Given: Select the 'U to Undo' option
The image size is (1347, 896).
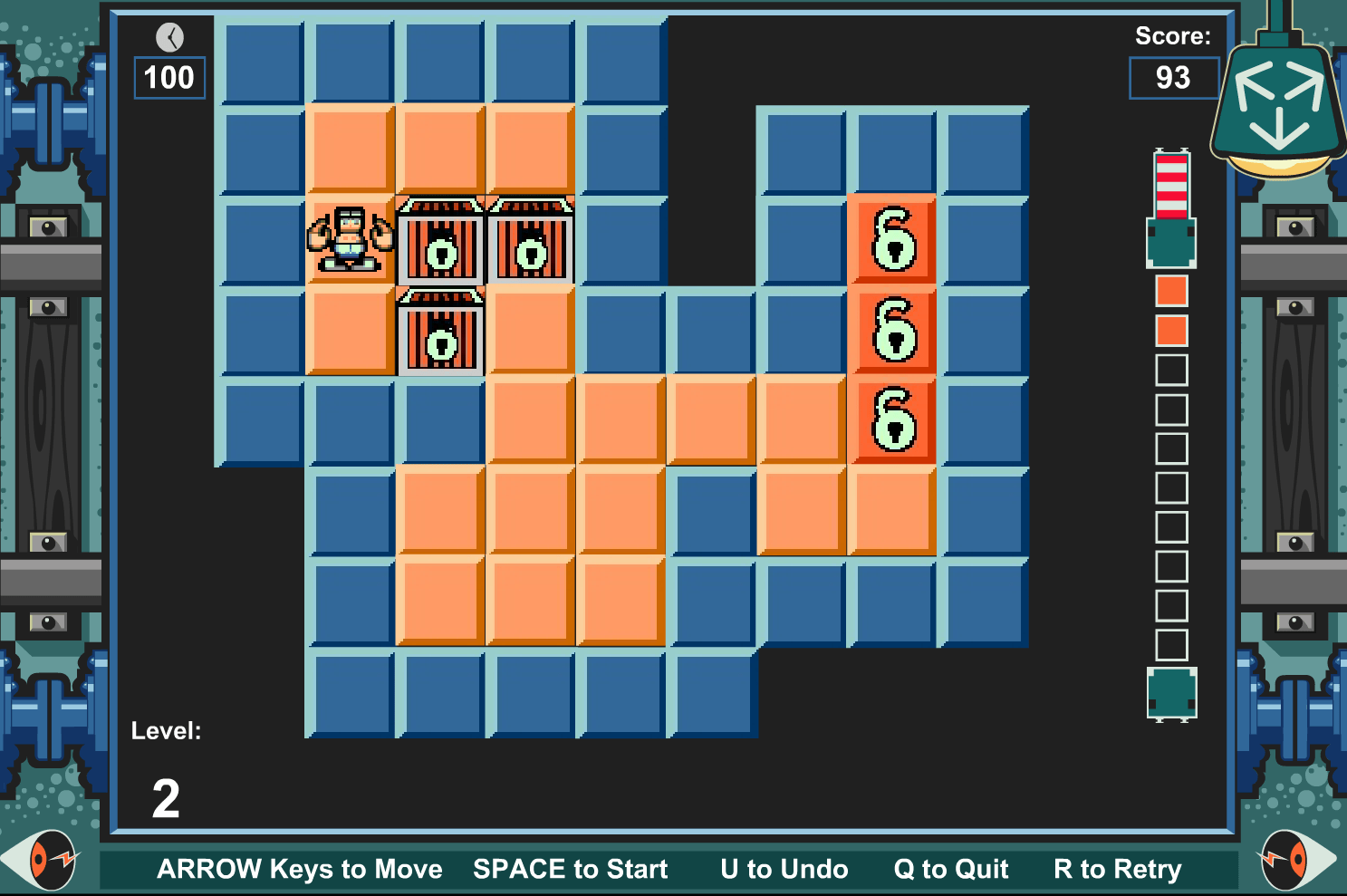Looking at the screenshot, I should (x=783, y=869).
